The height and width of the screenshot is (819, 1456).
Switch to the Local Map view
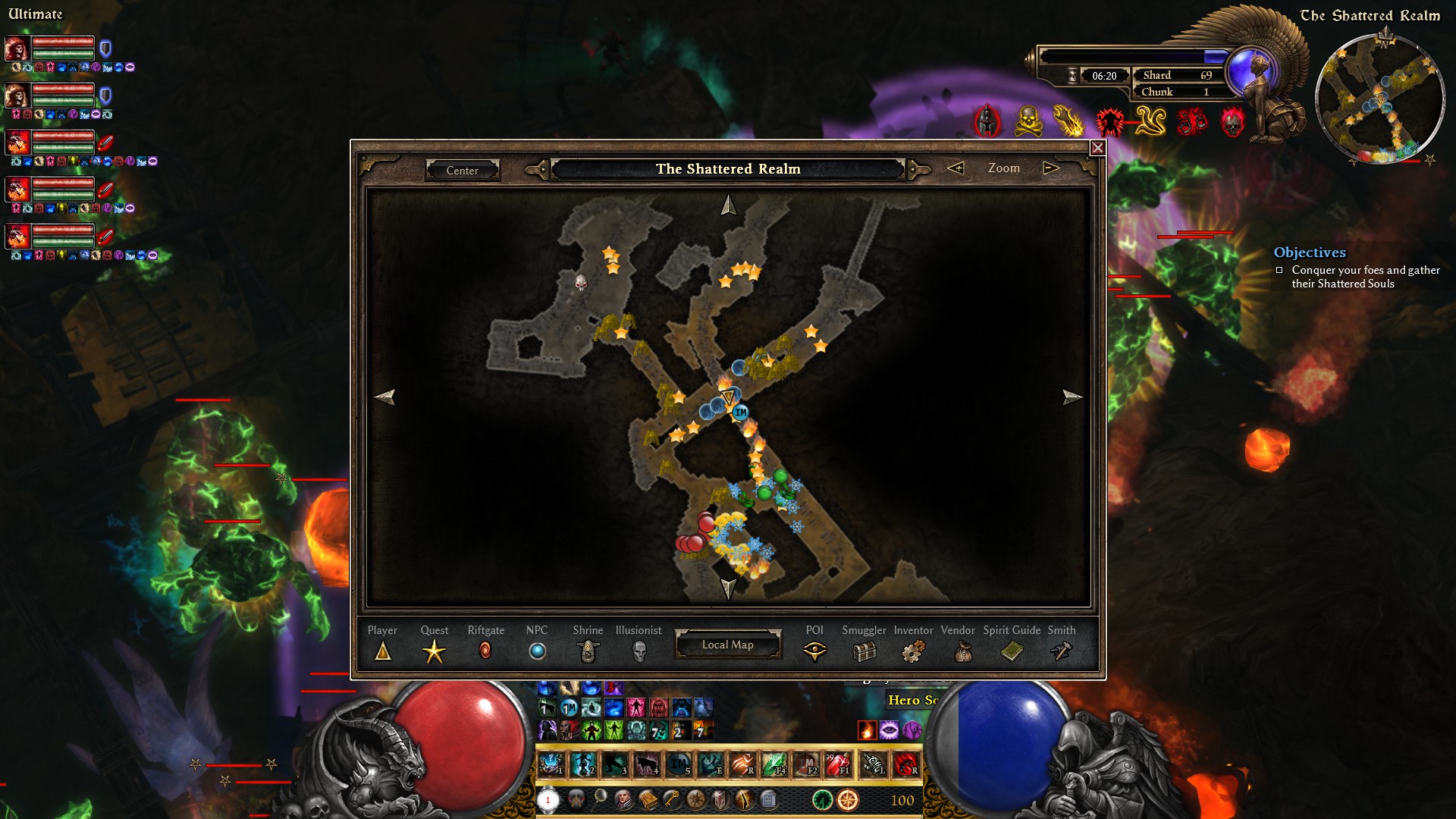point(727,645)
